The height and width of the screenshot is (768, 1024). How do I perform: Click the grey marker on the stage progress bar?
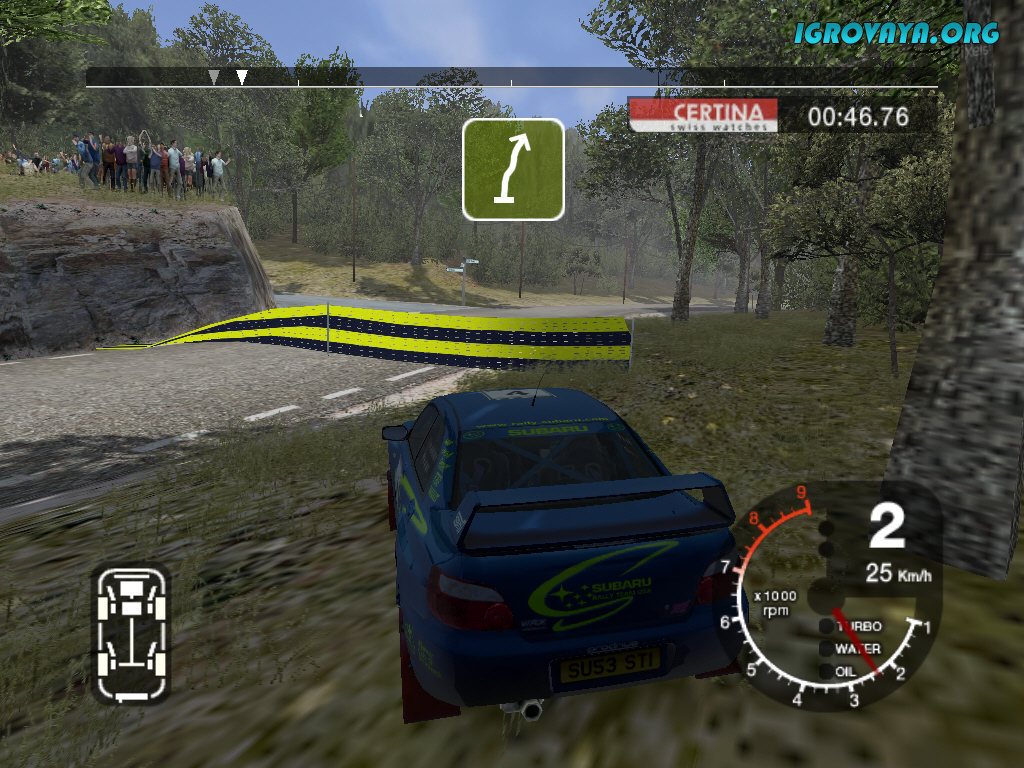214,77
